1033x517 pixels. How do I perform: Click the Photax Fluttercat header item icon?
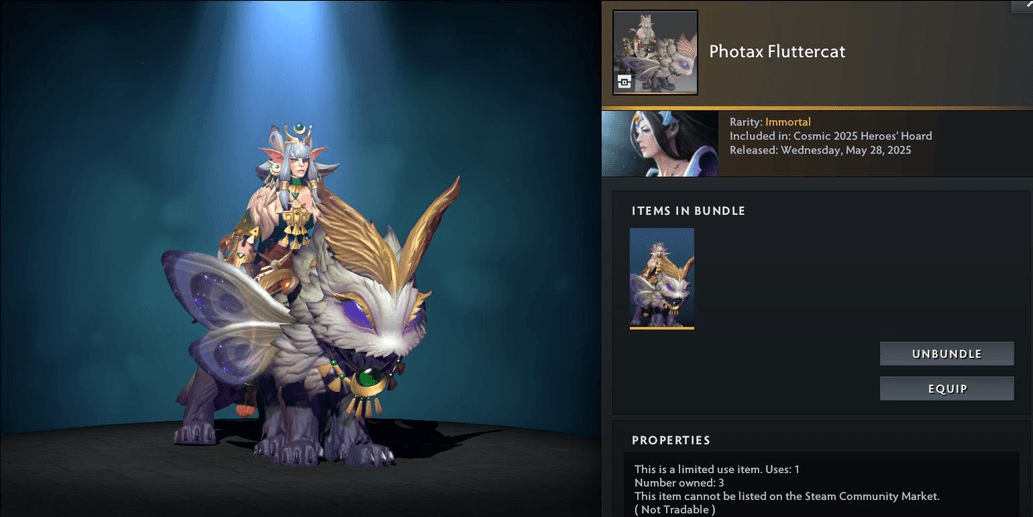(655, 52)
